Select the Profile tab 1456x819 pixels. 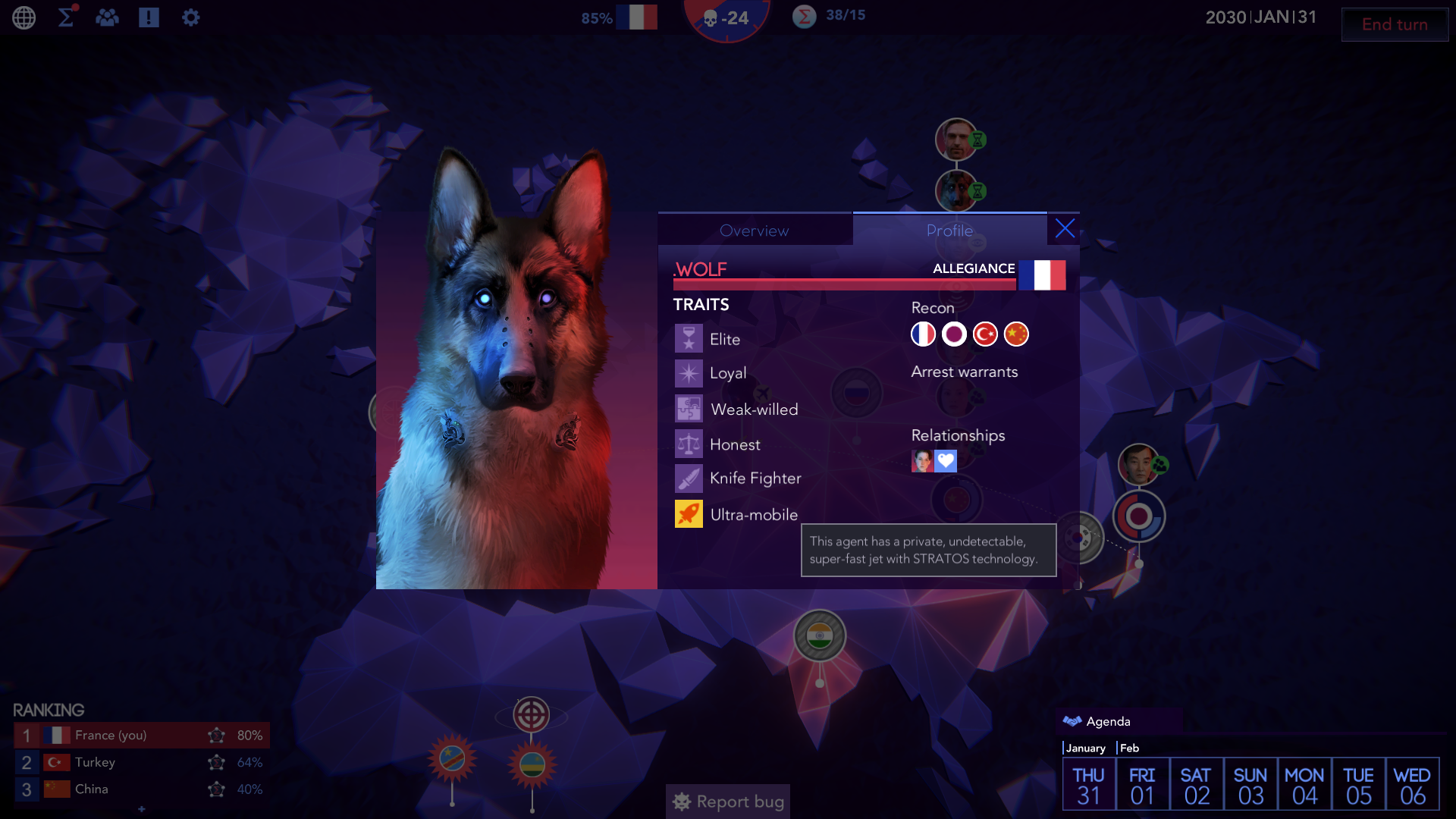[949, 231]
